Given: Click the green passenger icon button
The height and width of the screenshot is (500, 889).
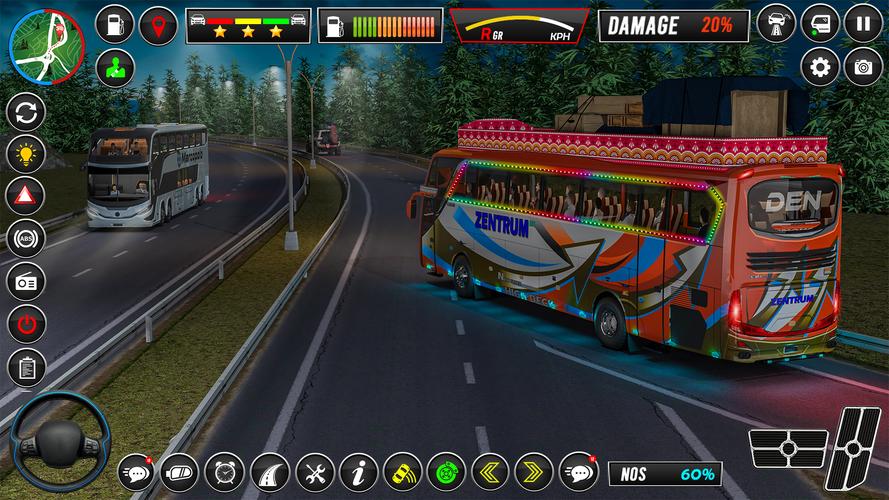Looking at the screenshot, I should 115,68.
